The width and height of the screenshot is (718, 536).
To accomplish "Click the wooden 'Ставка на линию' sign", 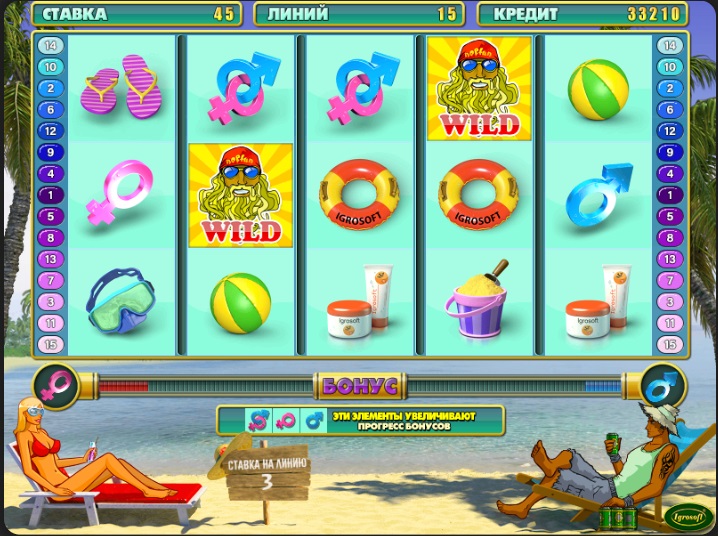I will tap(267, 474).
